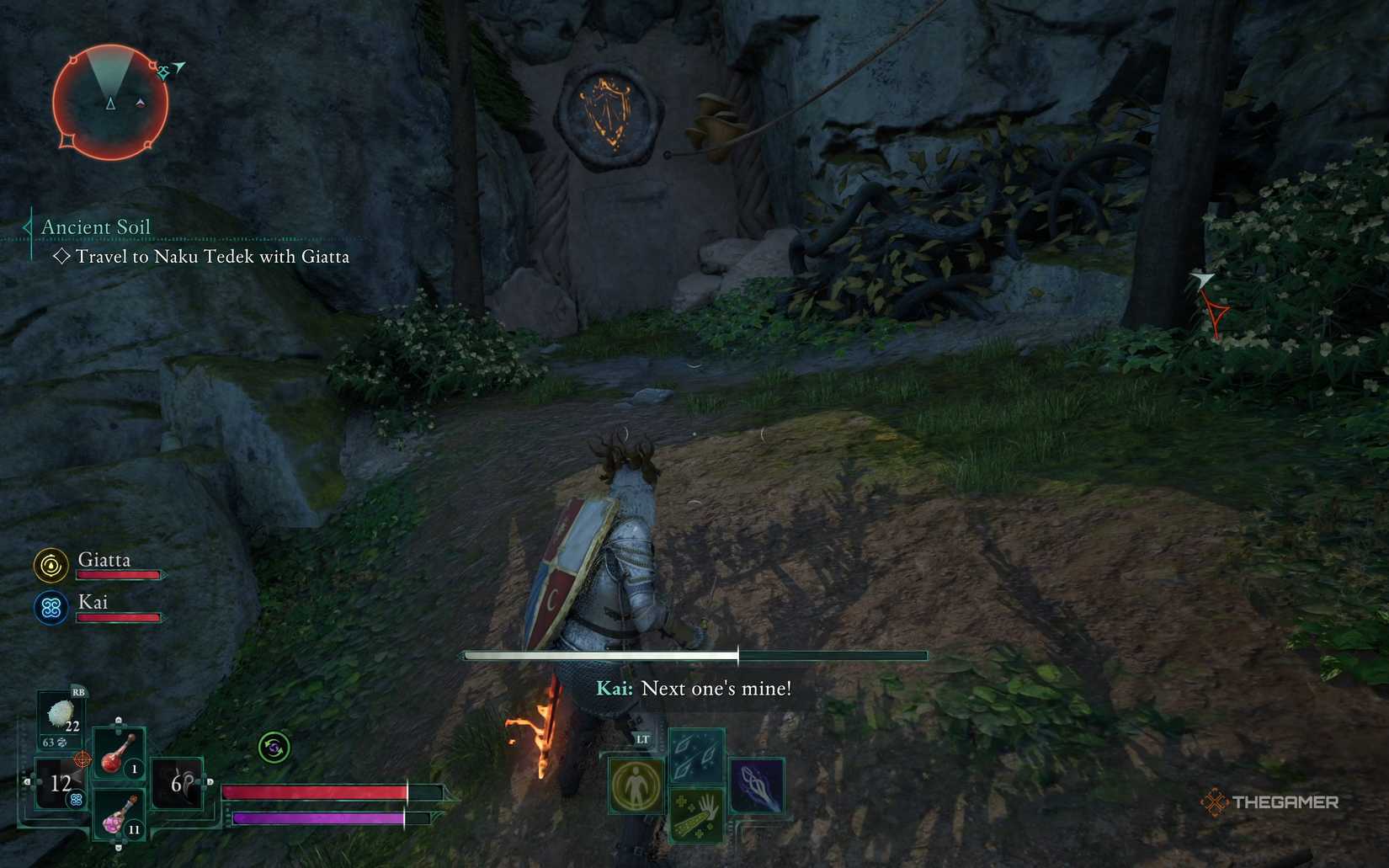Click the up arrow above the potion slot

point(118,720)
